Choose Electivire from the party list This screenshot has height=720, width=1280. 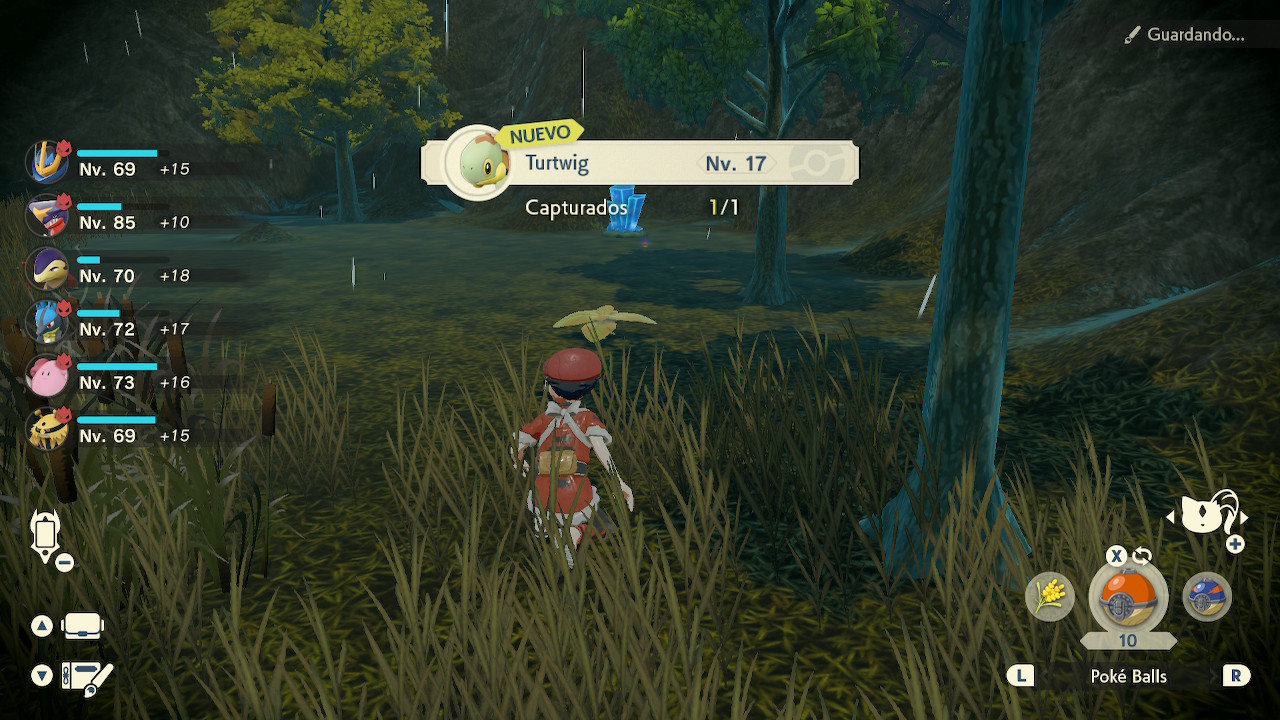46,428
